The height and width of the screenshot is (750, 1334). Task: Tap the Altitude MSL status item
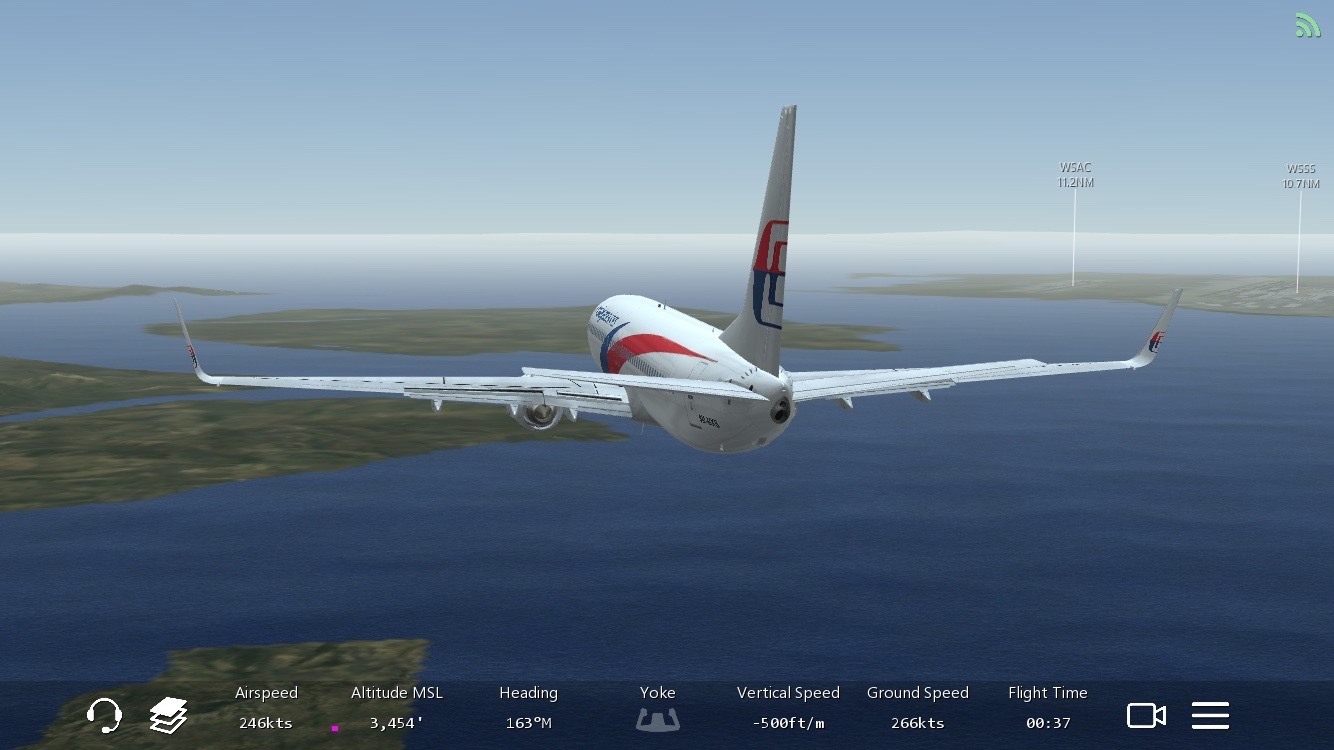click(396, 708)
